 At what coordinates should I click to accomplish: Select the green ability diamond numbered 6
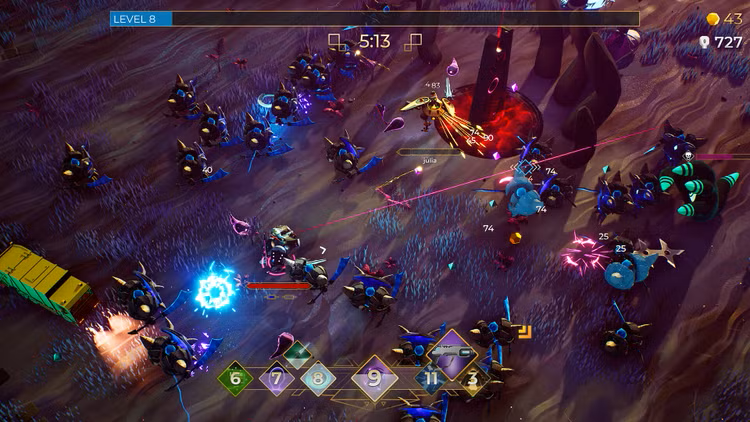(236, 378)
